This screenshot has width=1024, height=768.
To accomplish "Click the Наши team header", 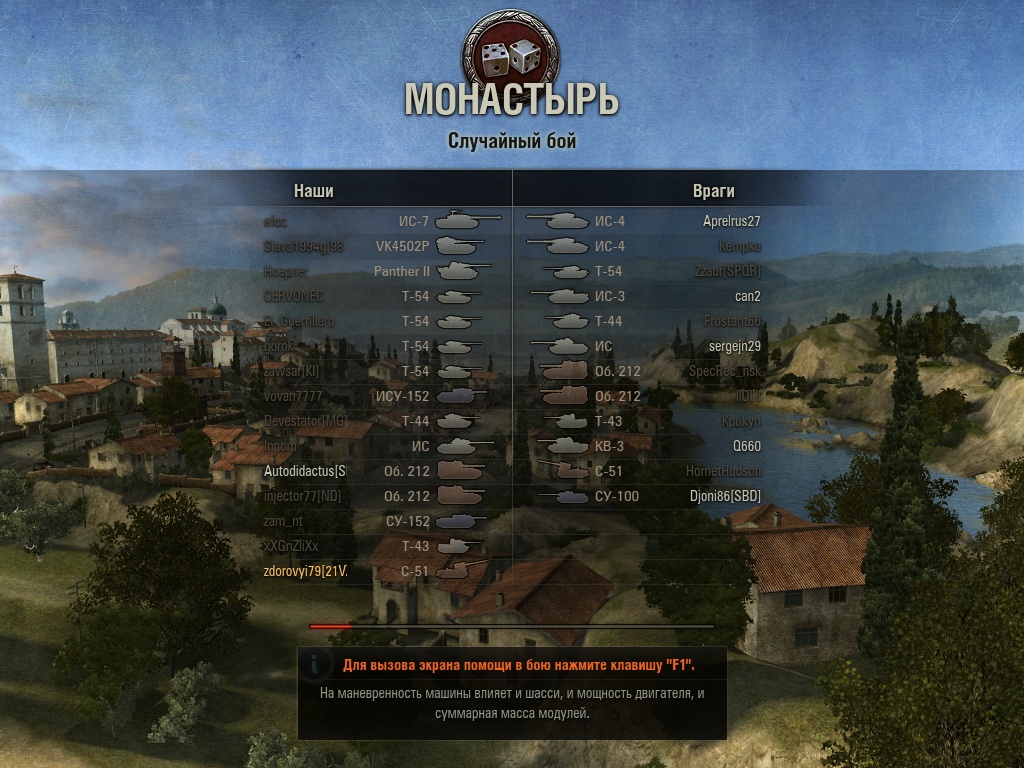I will tap(313, 191).
